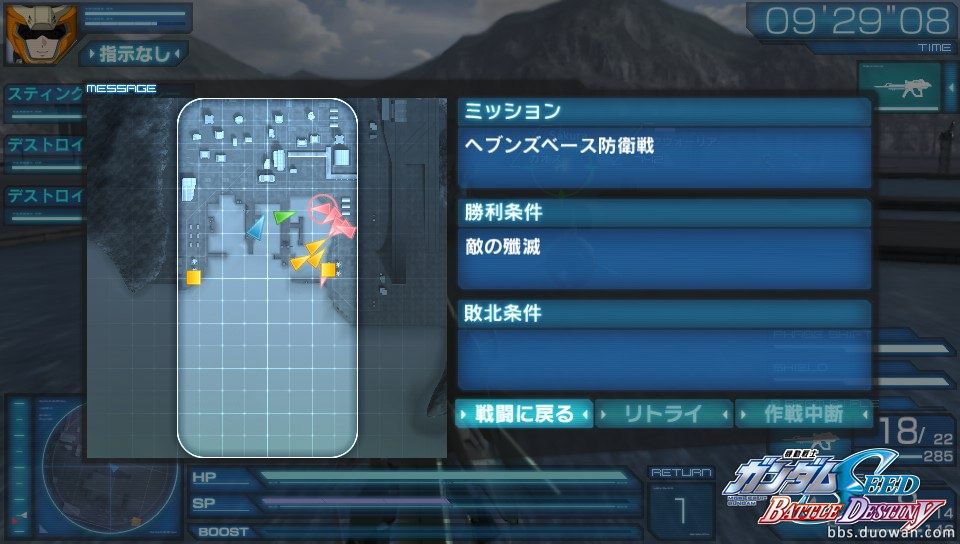Open the 指示なし order selector

[x=134, y=52]
